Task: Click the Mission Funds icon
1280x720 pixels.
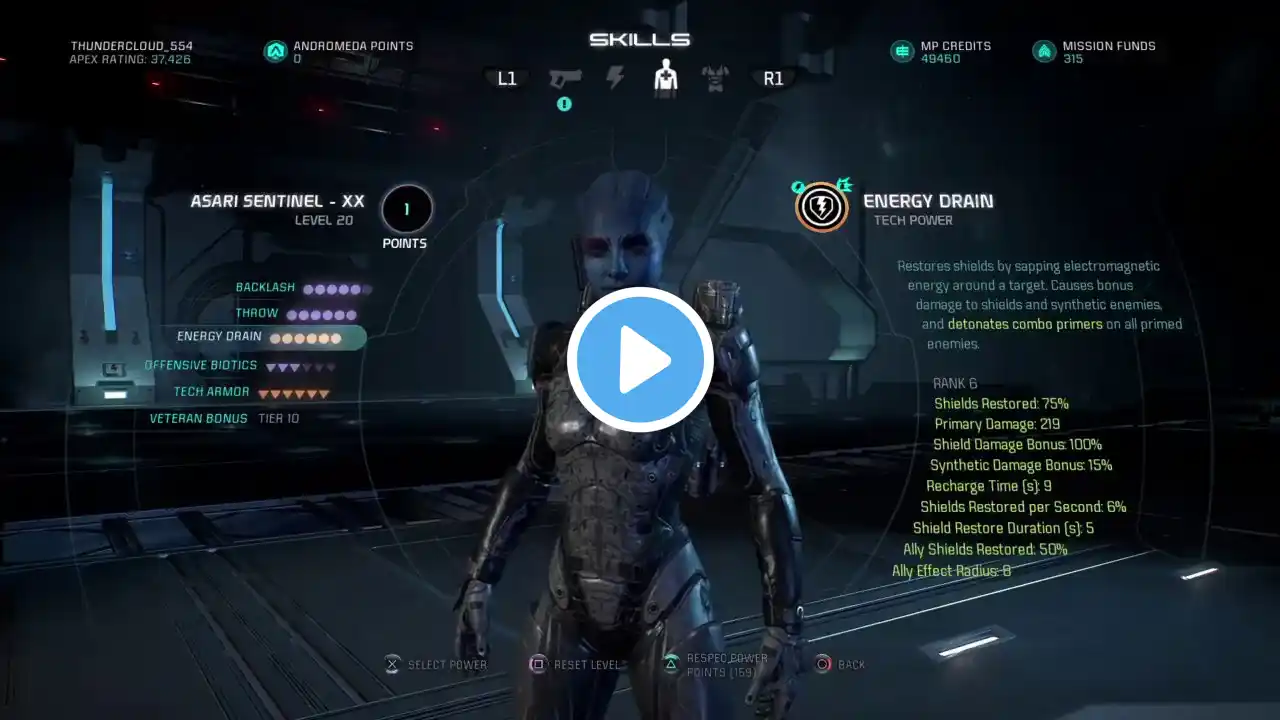Action: point(1044,51)
